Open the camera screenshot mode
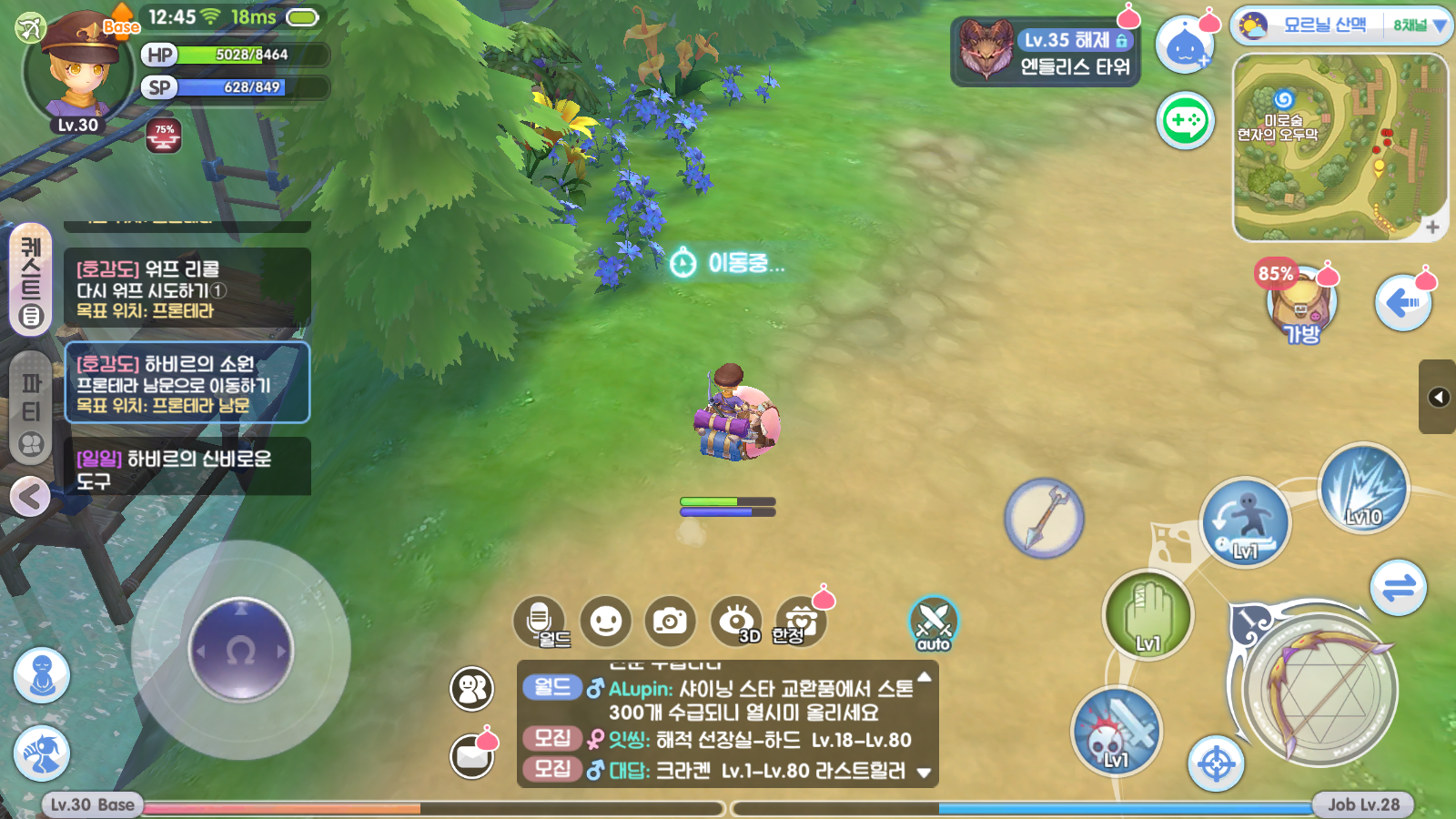 pyautogui.click(x=670, y=622)
